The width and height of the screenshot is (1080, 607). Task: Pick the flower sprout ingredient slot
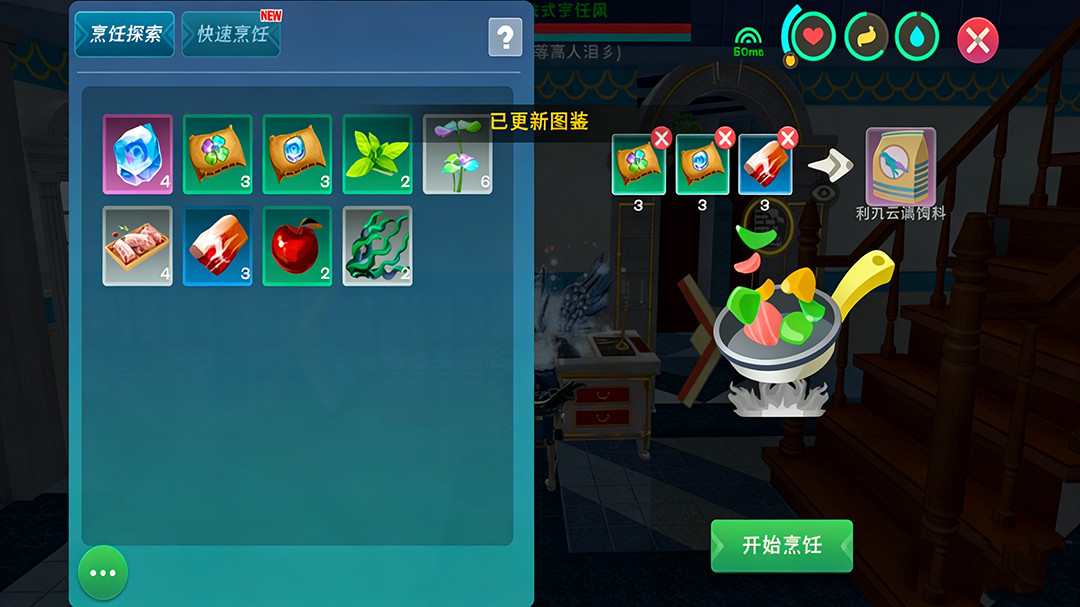click(457, 154)
